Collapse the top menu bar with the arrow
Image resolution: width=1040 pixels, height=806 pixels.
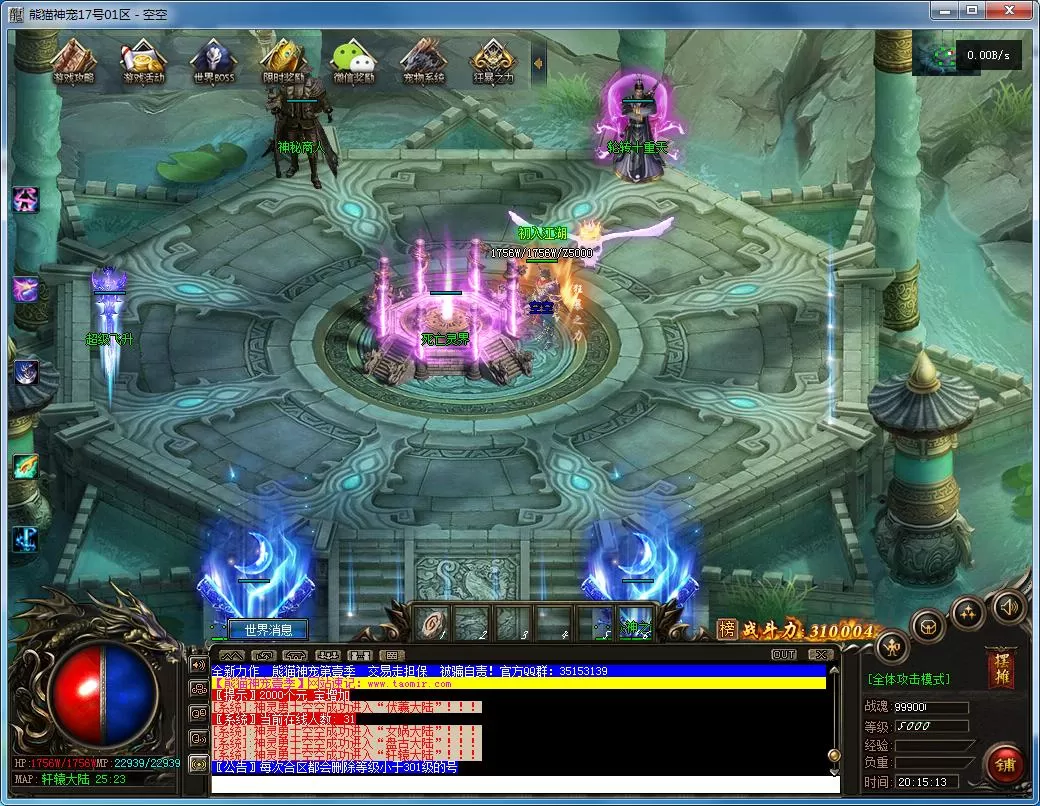(538, 63)
